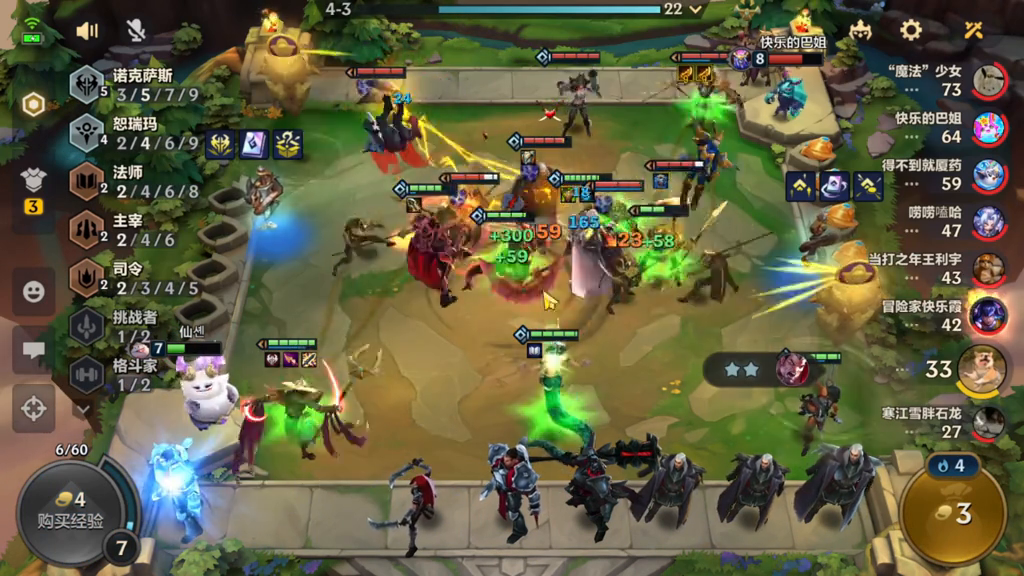The width and height of the screenshot is (1024, 576).
Task: View the board of player “魔法”少女
Action: pyautogui.click(x=988, y=81)
